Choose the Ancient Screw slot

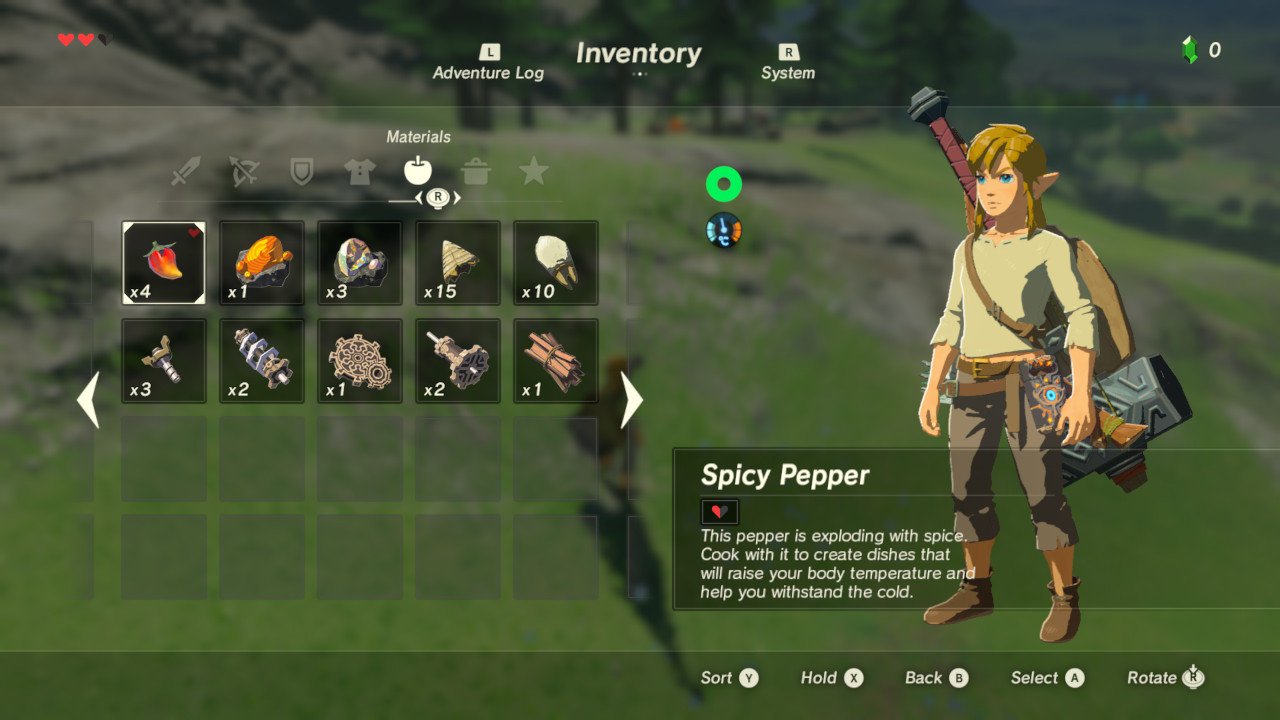click(164, 361)
